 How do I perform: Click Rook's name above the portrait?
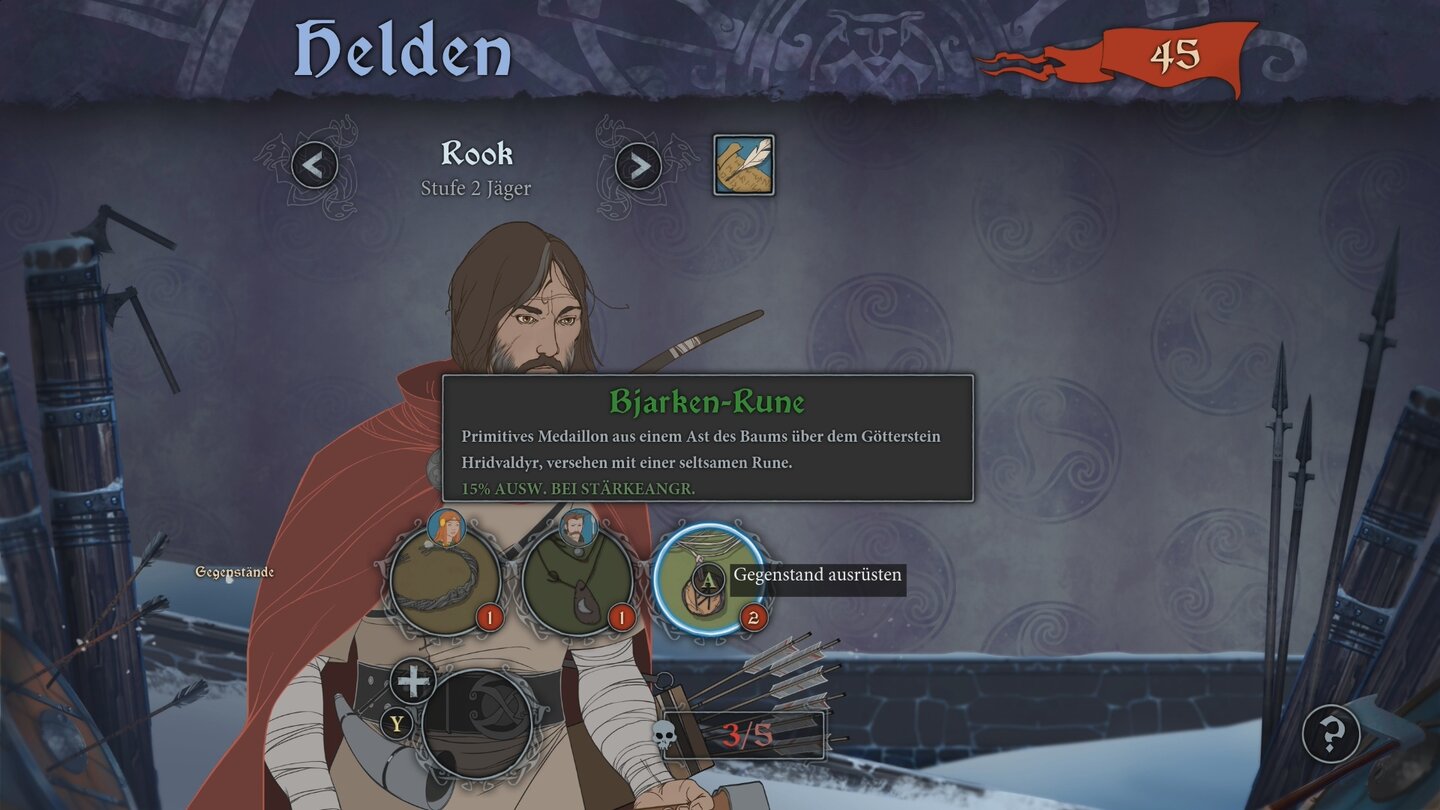(476, 153)
